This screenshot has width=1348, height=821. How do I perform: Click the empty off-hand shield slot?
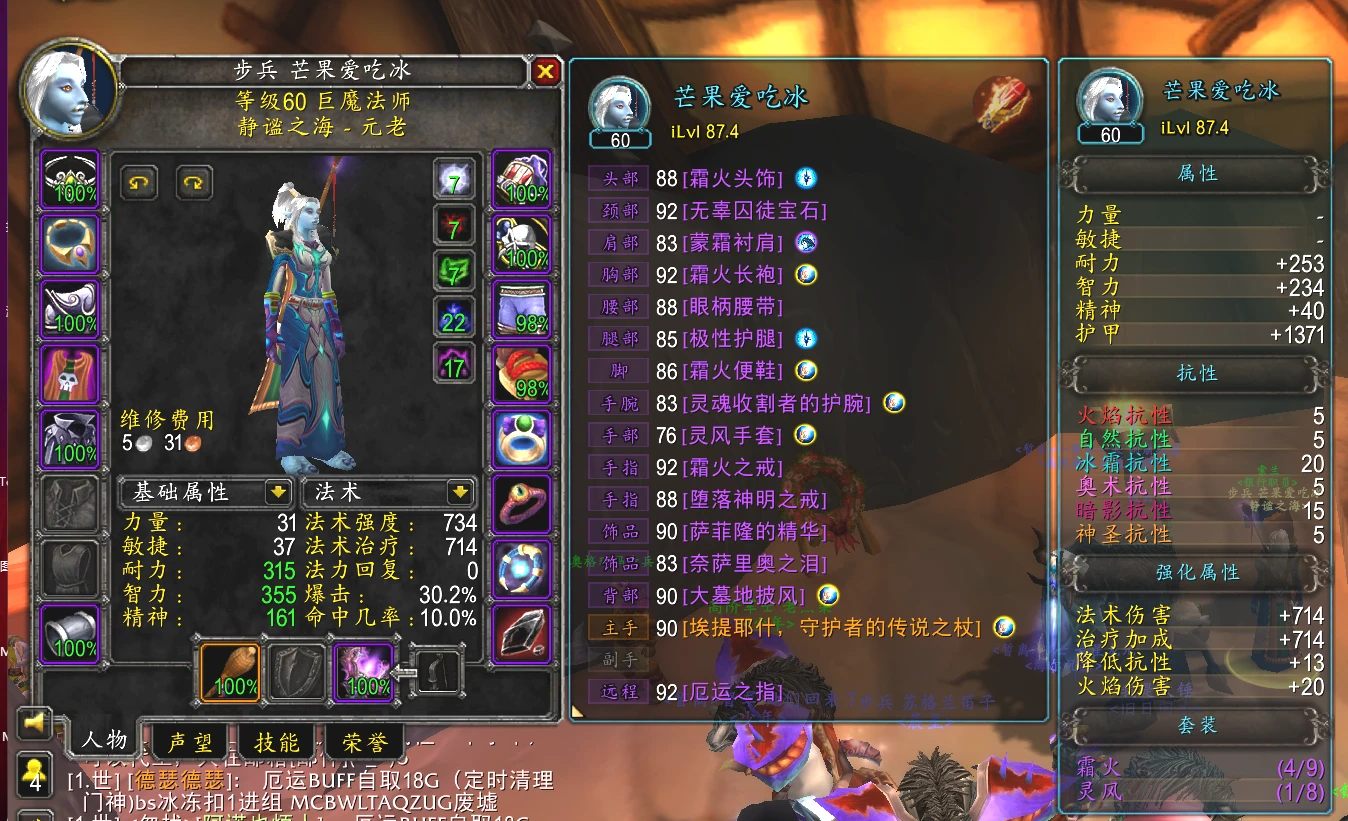[x=296, y=674]
